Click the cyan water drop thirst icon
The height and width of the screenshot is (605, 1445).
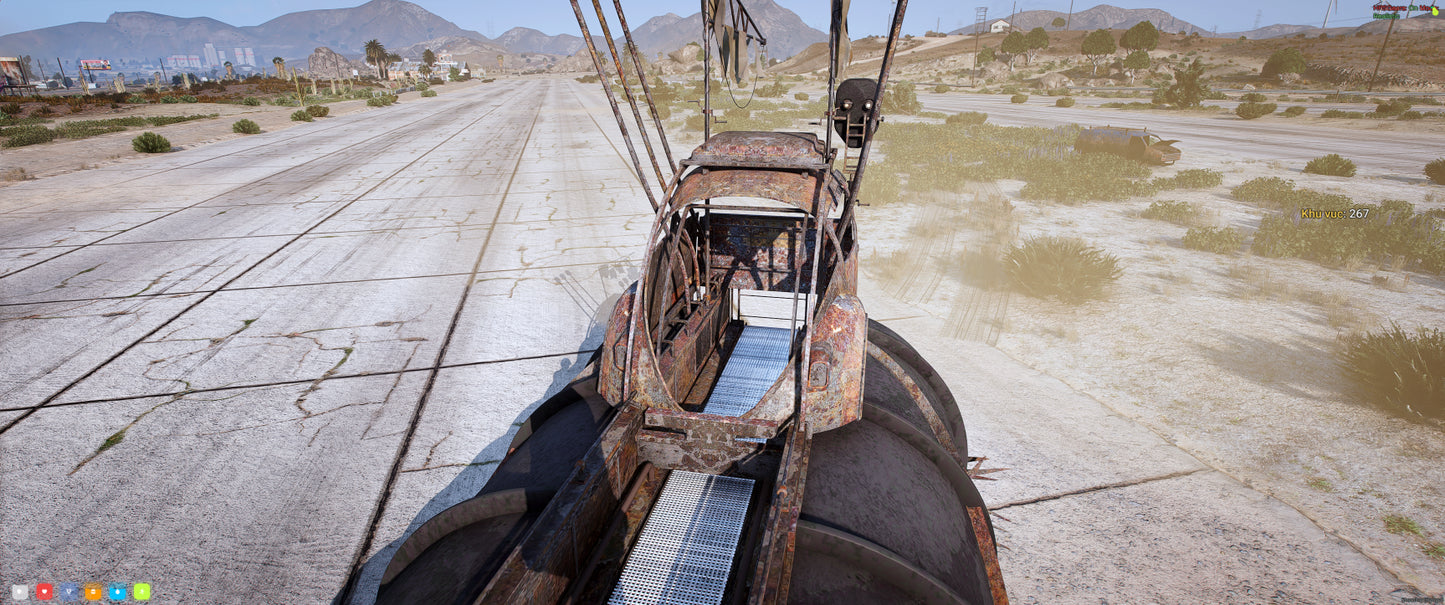117,591
